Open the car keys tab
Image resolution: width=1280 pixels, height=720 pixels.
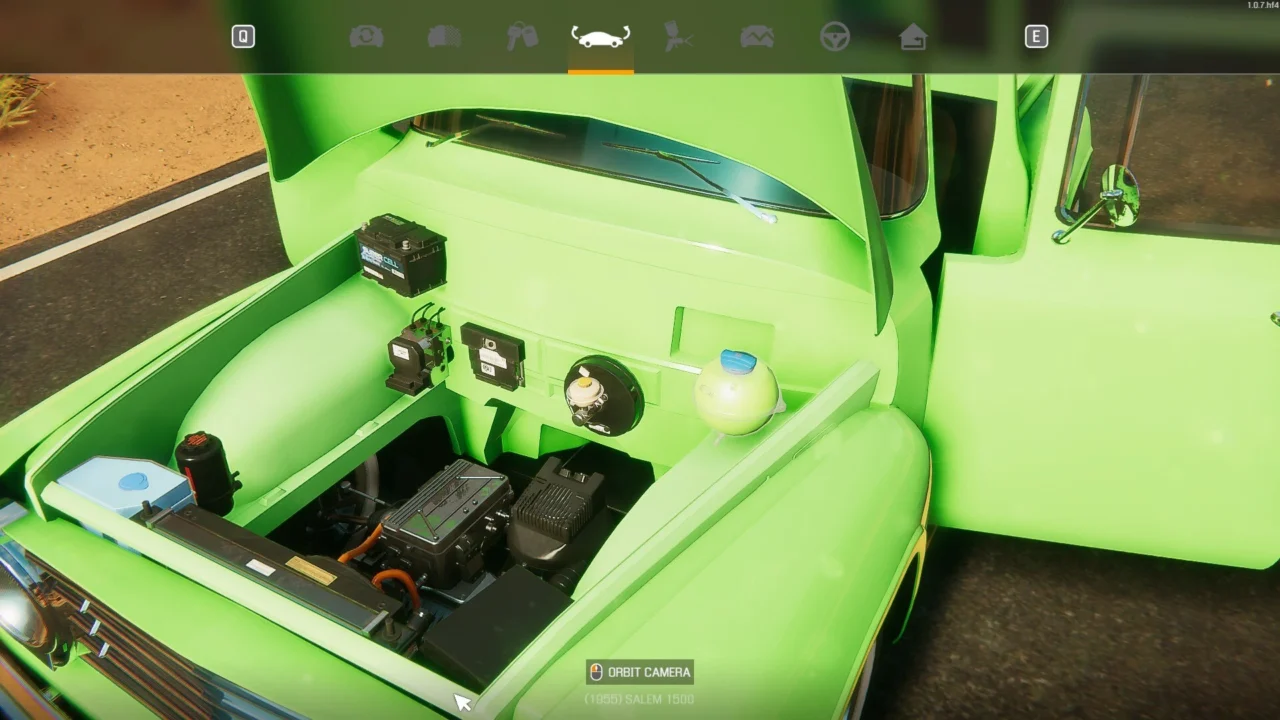coord(522,37)
